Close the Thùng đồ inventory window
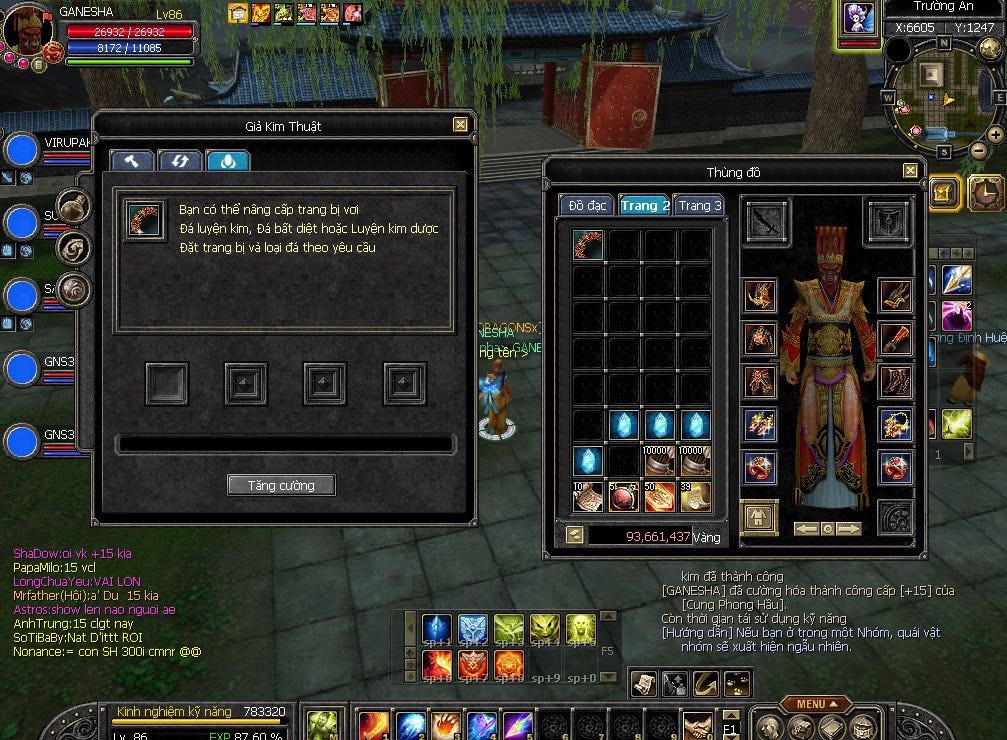The width and height of the screenshot is (1007, 740). (910, 171)
